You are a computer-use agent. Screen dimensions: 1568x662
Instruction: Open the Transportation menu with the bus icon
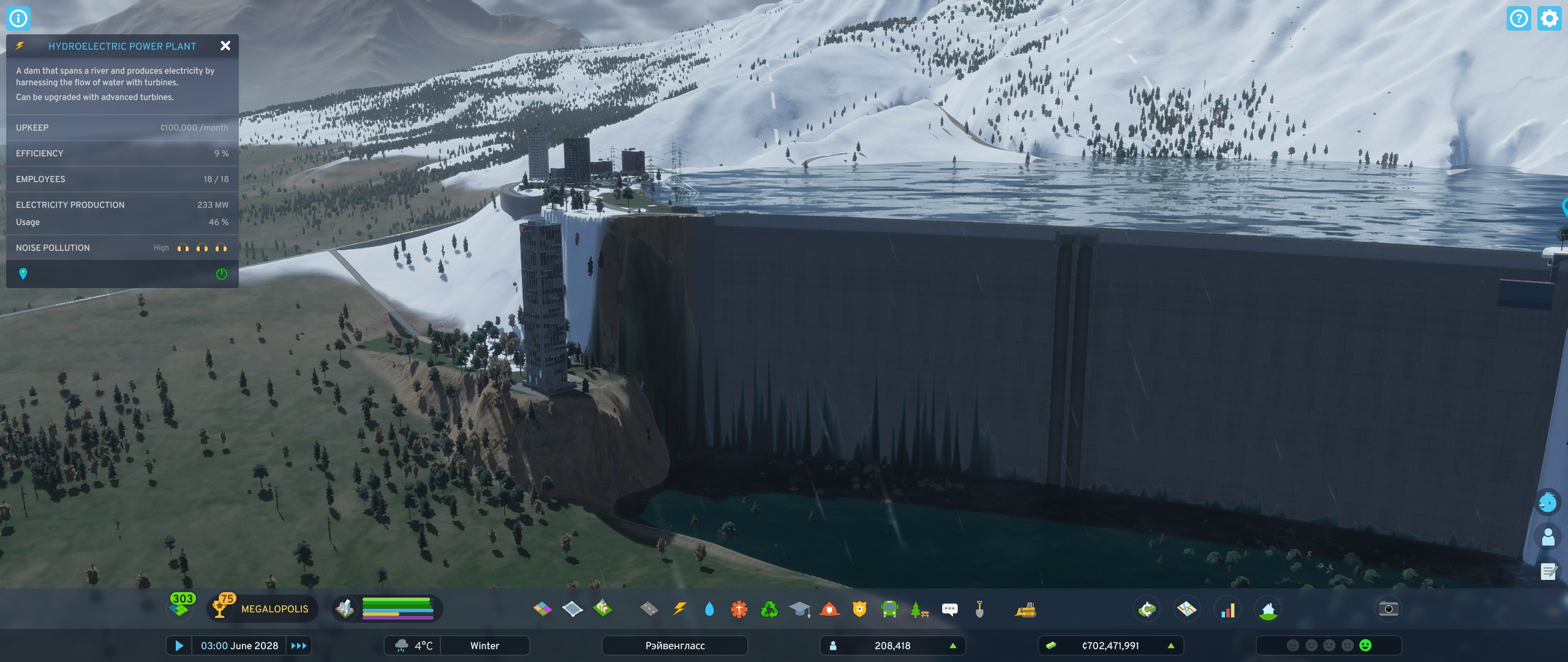[x=889, y=609]
